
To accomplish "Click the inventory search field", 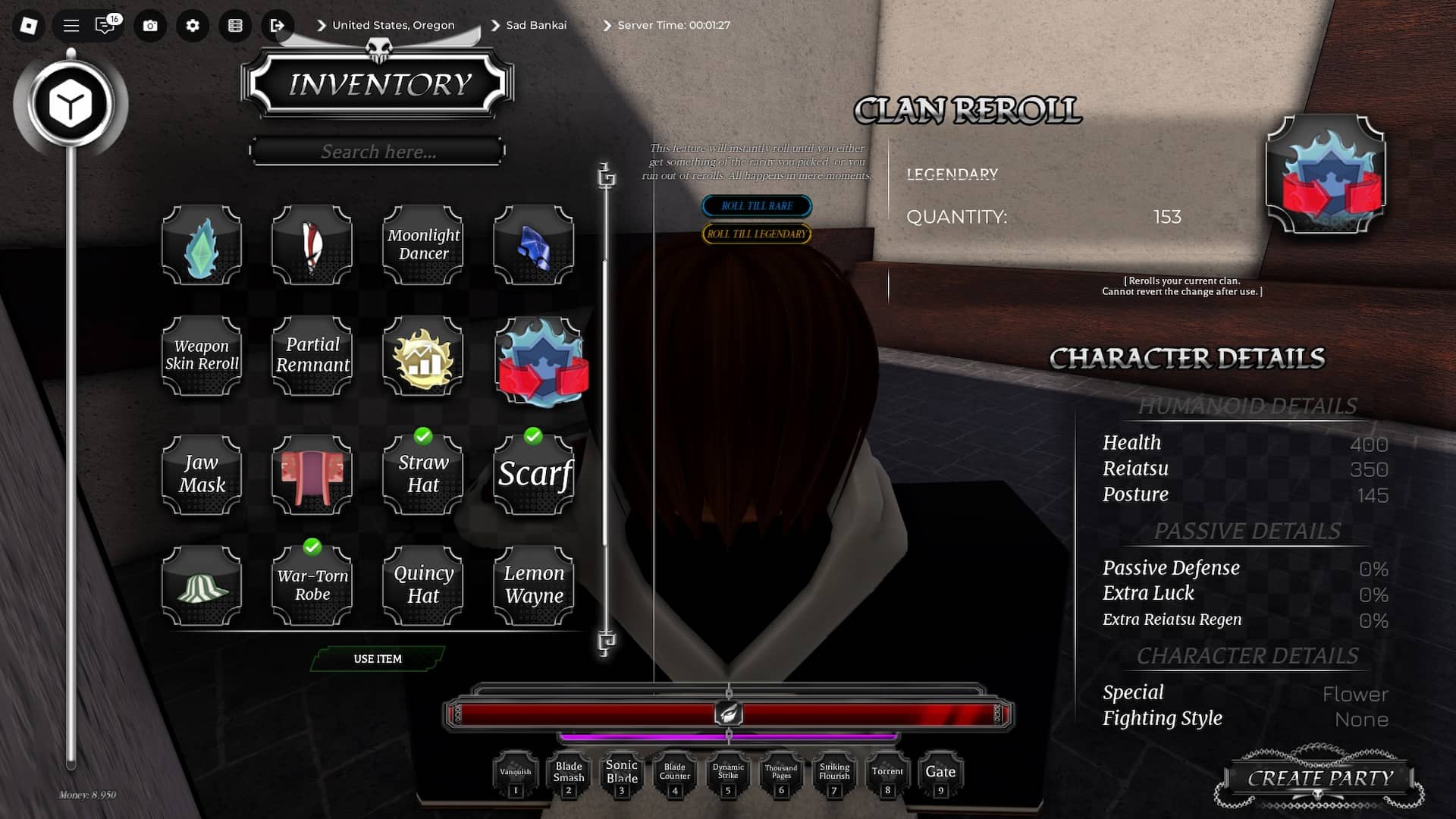I will tap(377, 151).
